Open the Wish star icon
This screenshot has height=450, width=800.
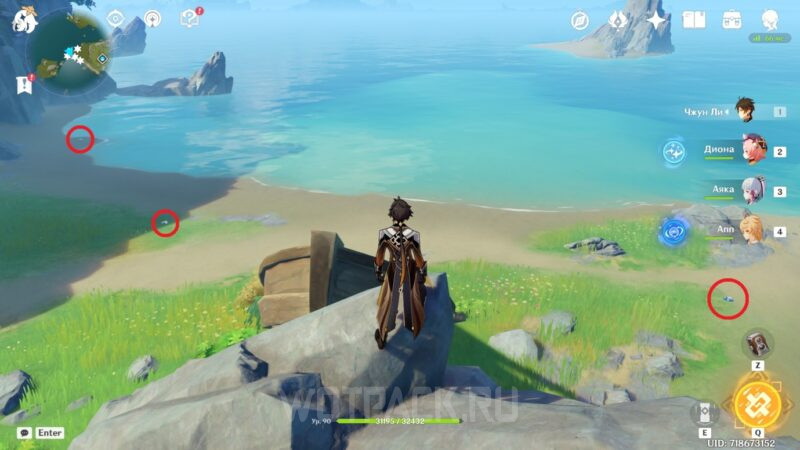tap(656, 20)
